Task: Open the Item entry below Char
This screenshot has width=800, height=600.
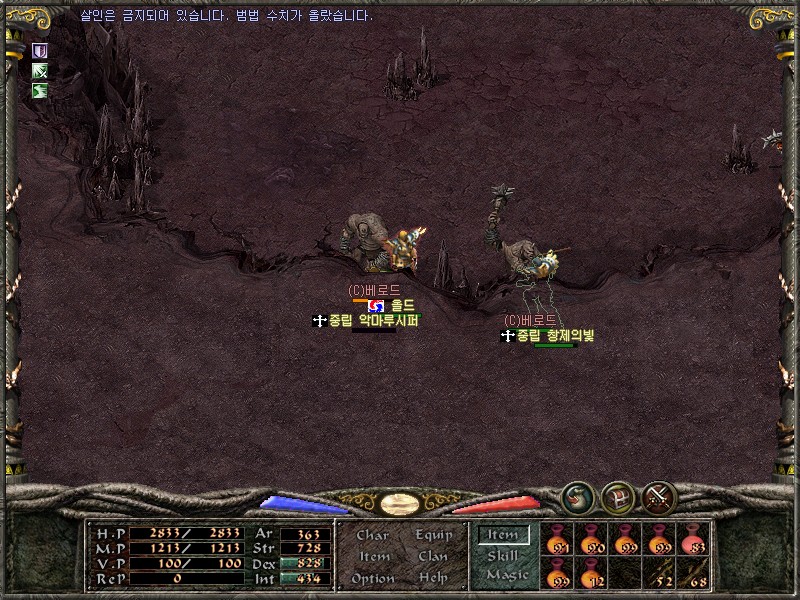Action: [373, 557]
